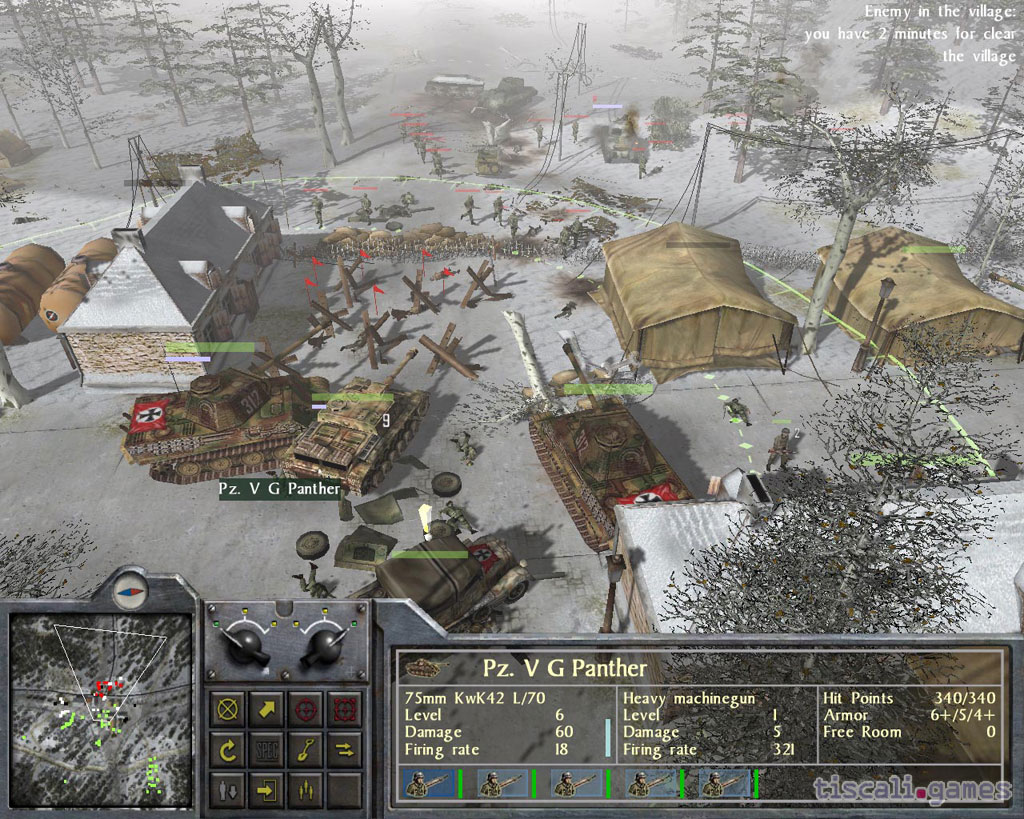
Task: Click the SPEC special ability button
Action: [267, 749]
